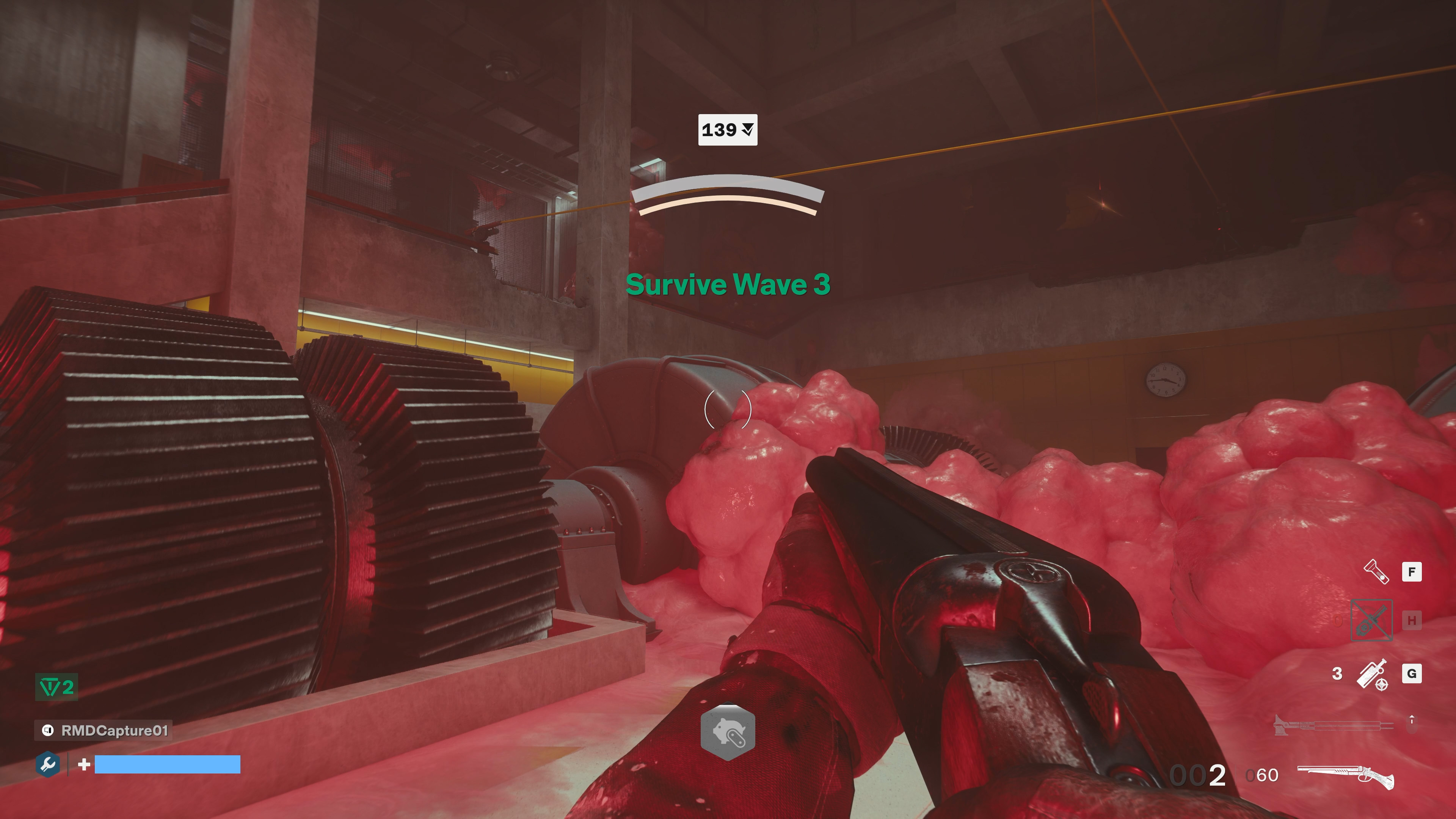
Task: Click the 60 reserve ammo counter
Action: point(1266,775)
